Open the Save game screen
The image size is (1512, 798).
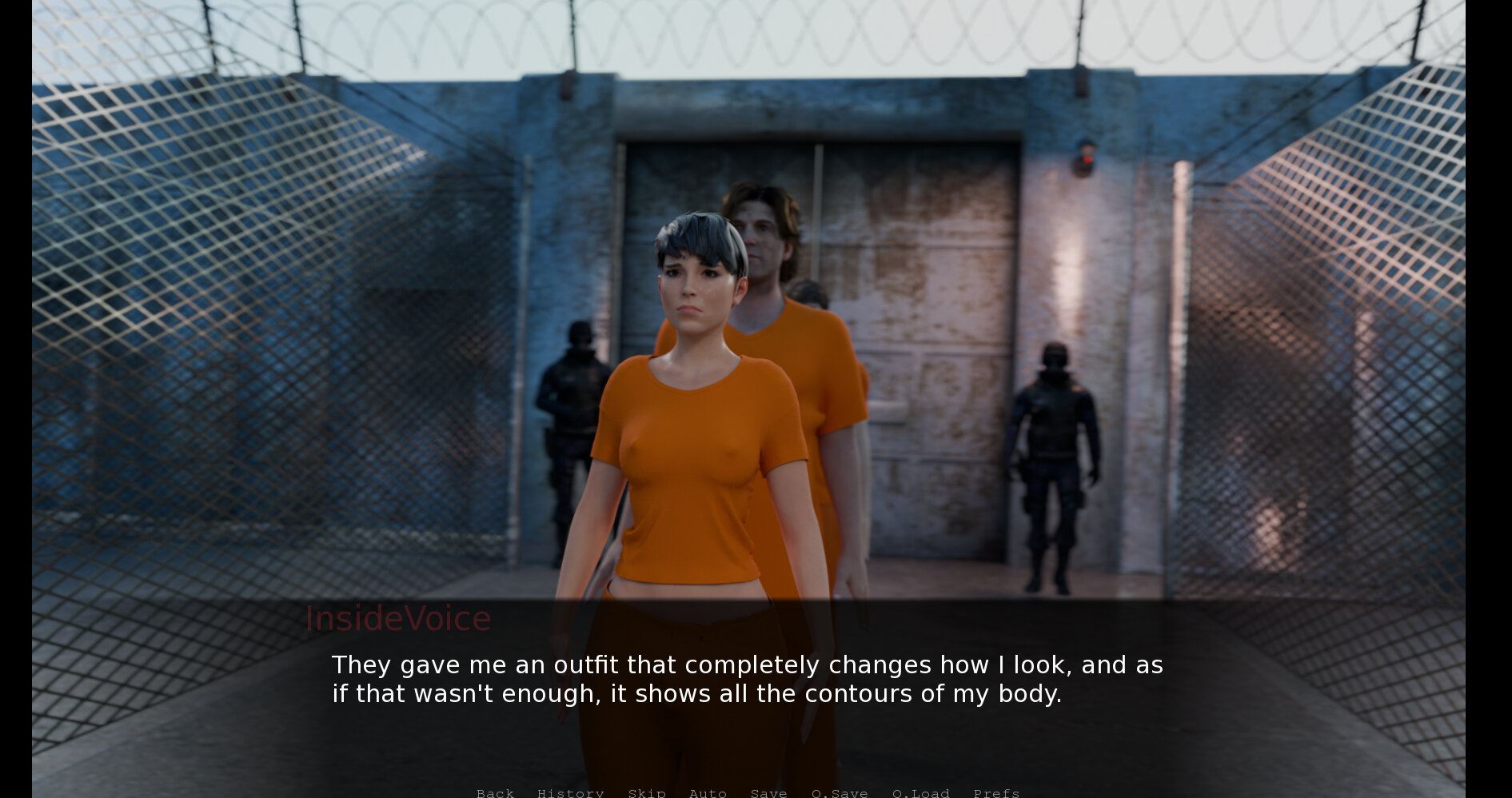click(768, 792)
